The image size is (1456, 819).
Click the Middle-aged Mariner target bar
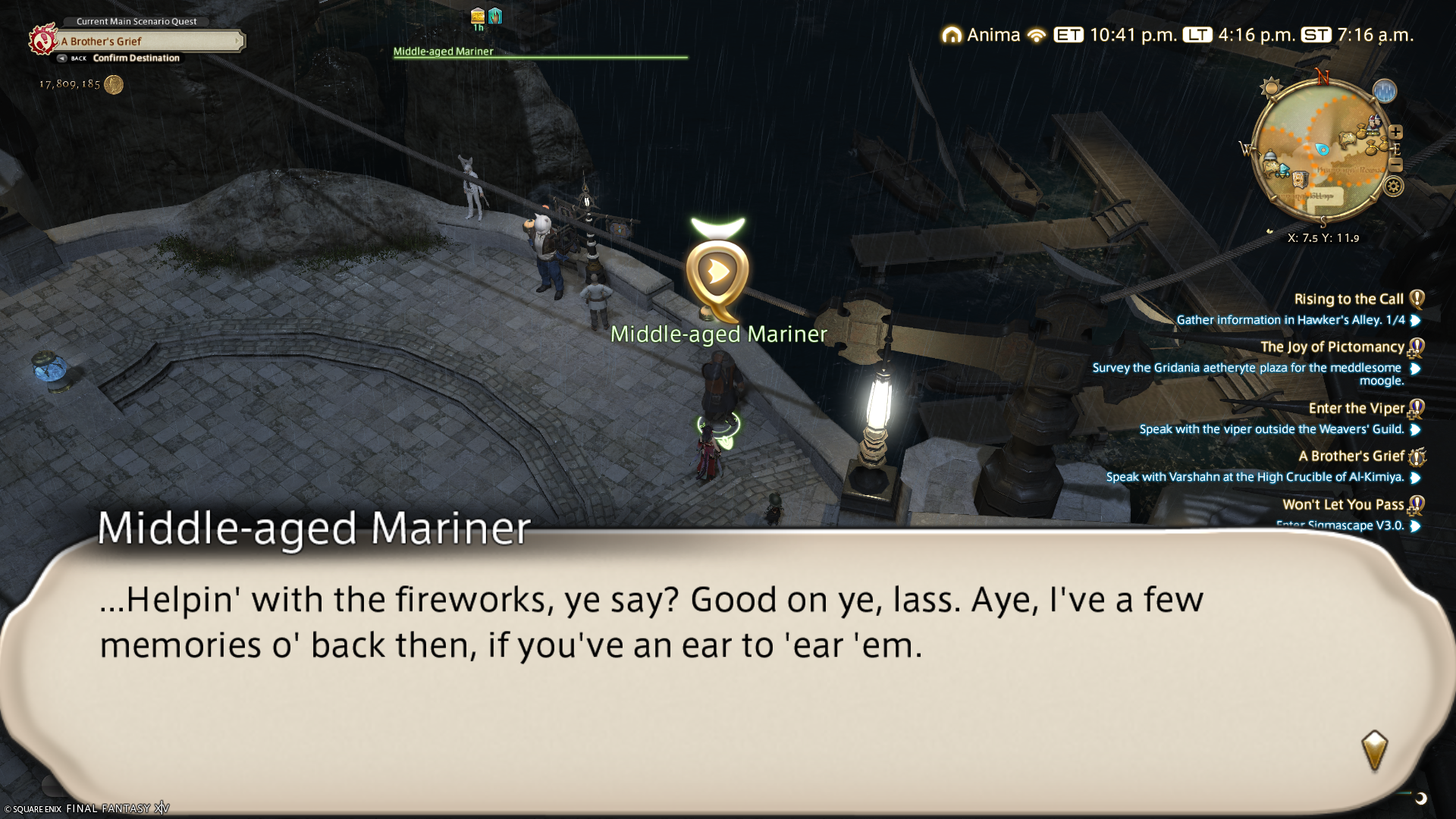[x=540, y=54]
